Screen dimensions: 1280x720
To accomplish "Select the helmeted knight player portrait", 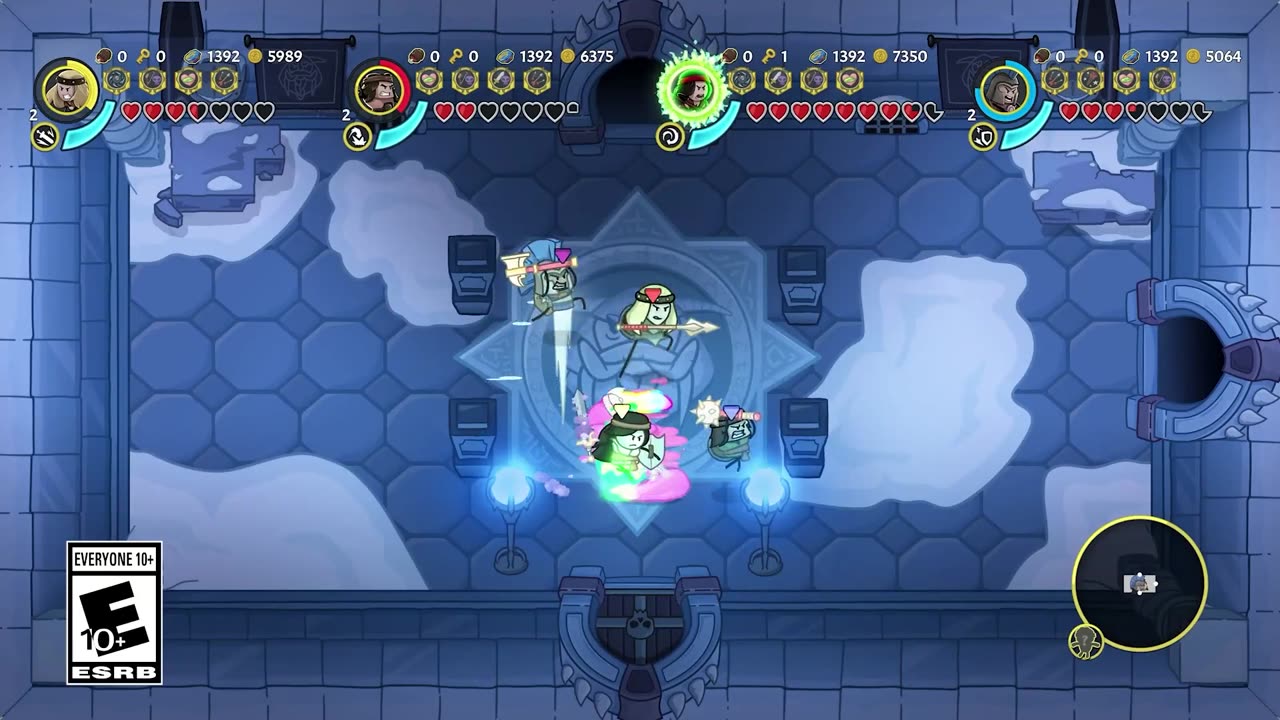I will (x=1005, y=91).
